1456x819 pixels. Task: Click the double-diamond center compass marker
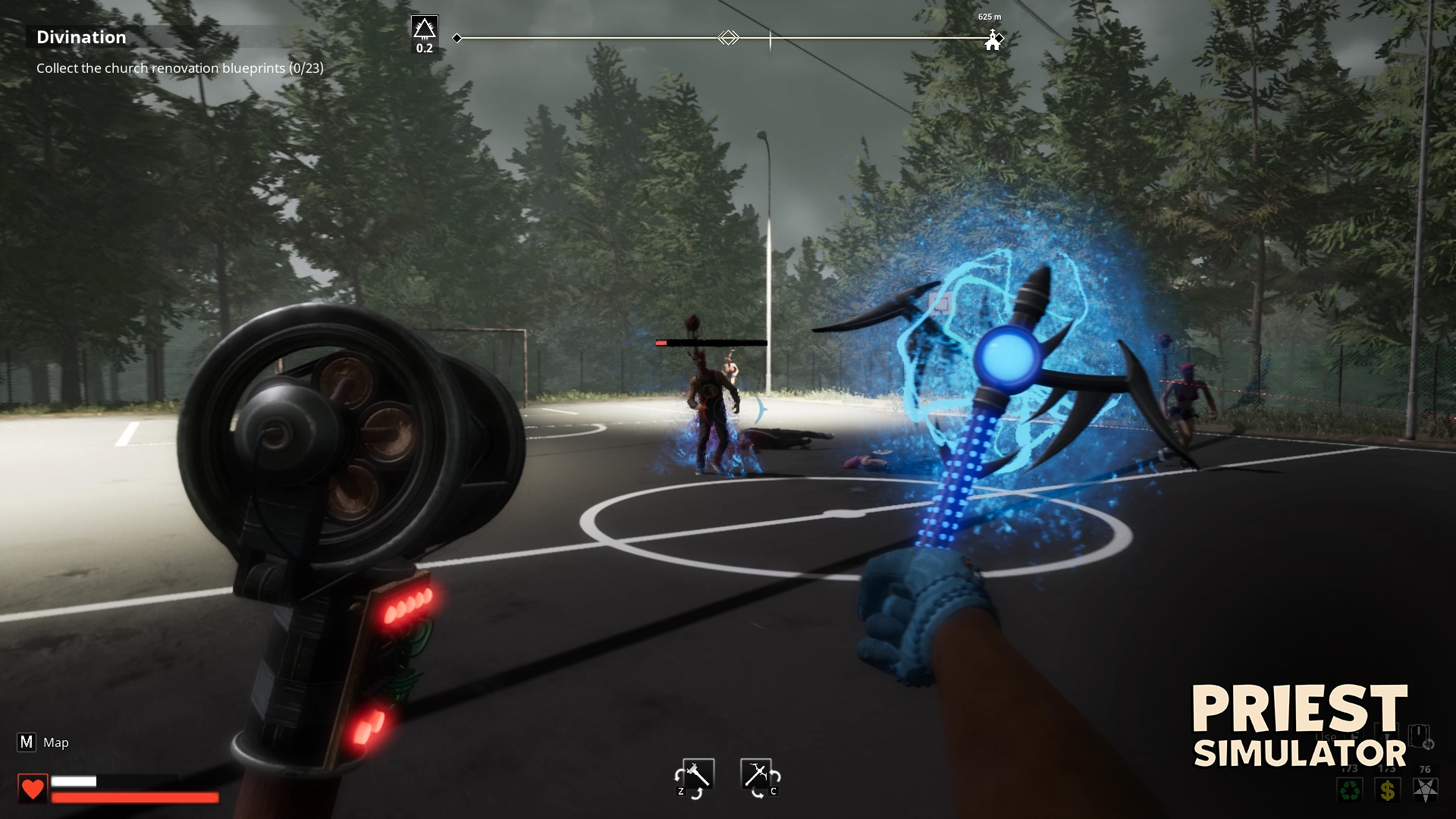pyautogui.click(x=729, y=36)
